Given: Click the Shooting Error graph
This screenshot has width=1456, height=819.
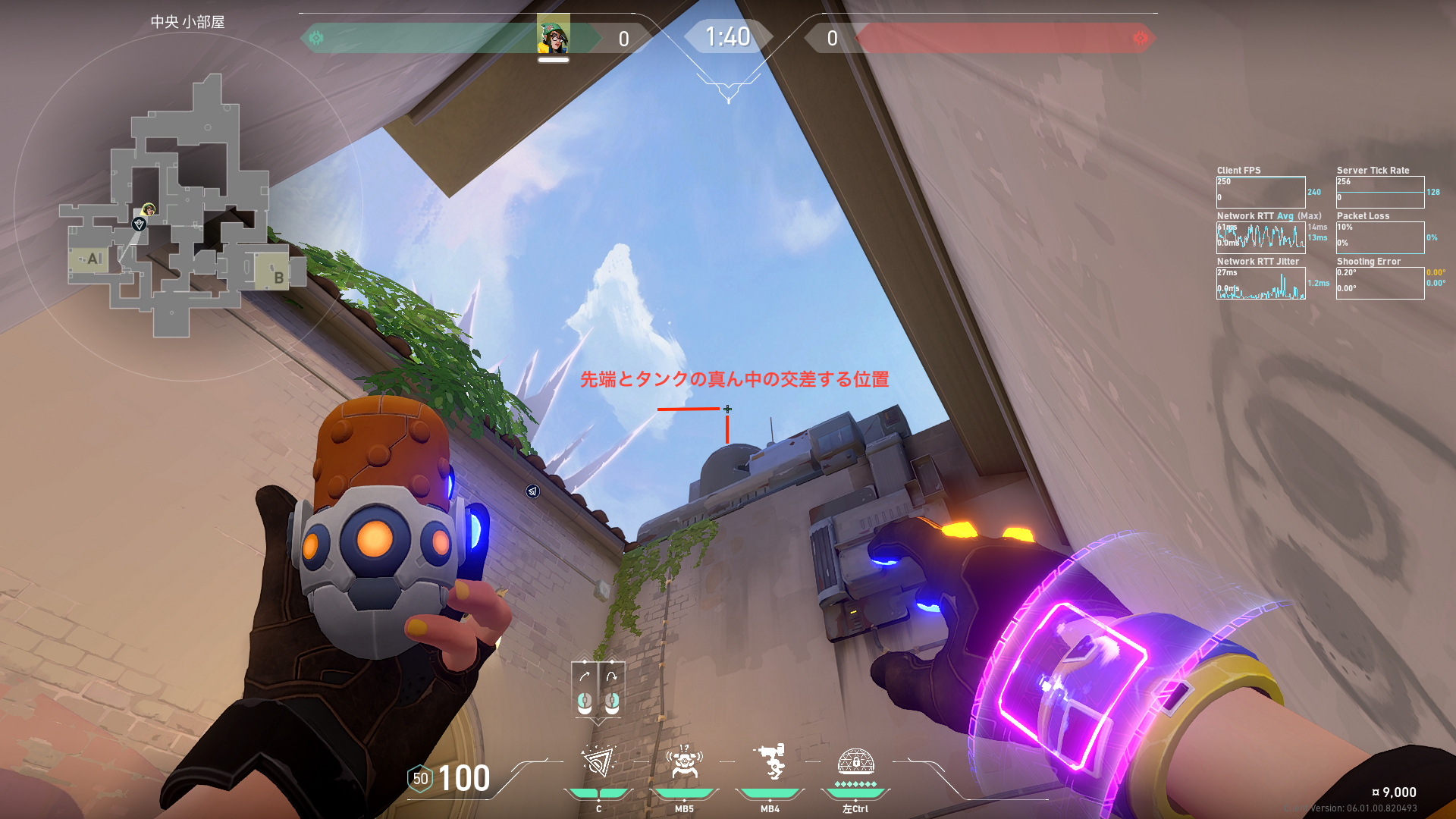Looking at the screenshot, I should point(1379,283).
